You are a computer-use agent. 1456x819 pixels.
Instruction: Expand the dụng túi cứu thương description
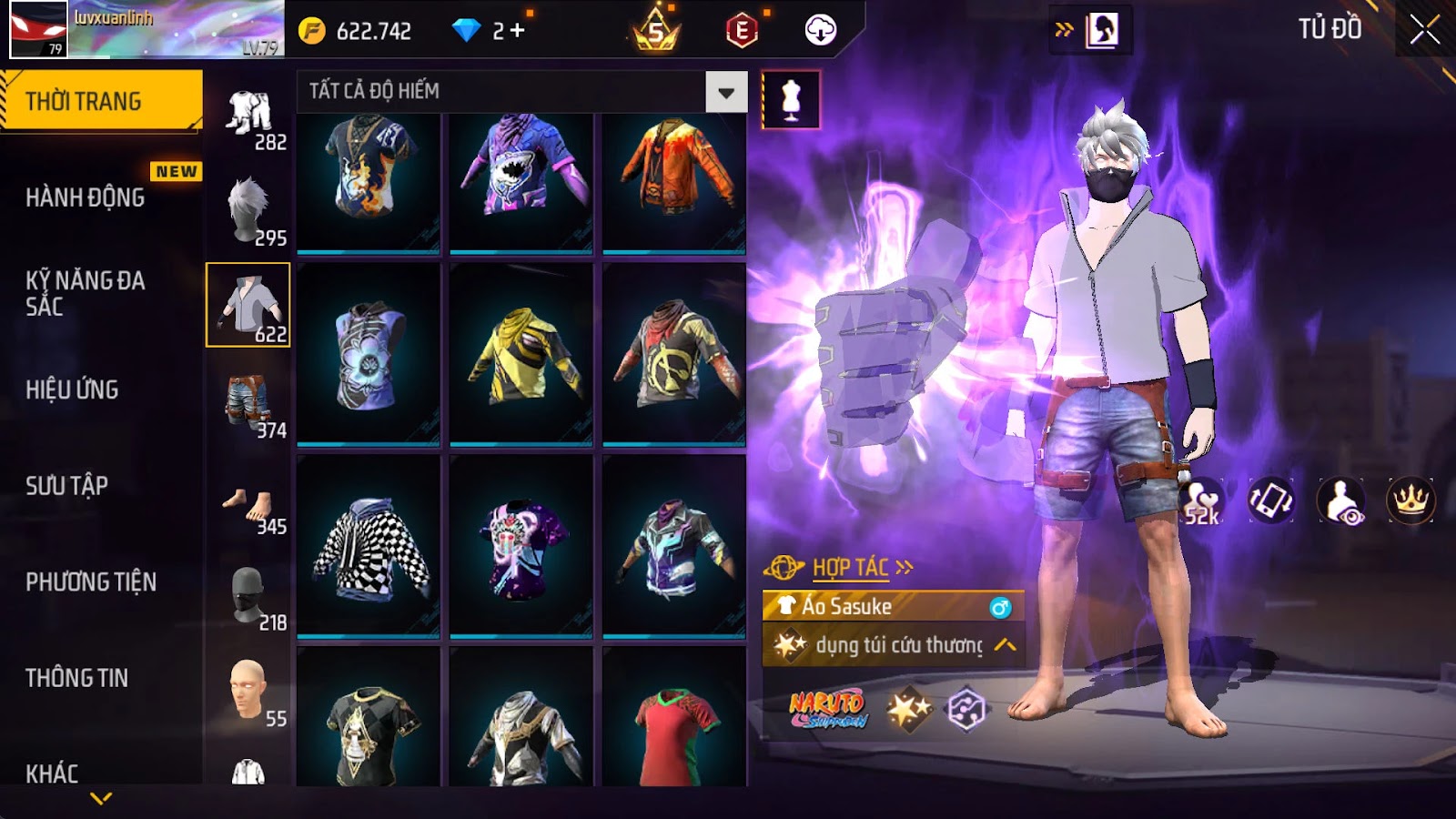[x=1005, y=645]
